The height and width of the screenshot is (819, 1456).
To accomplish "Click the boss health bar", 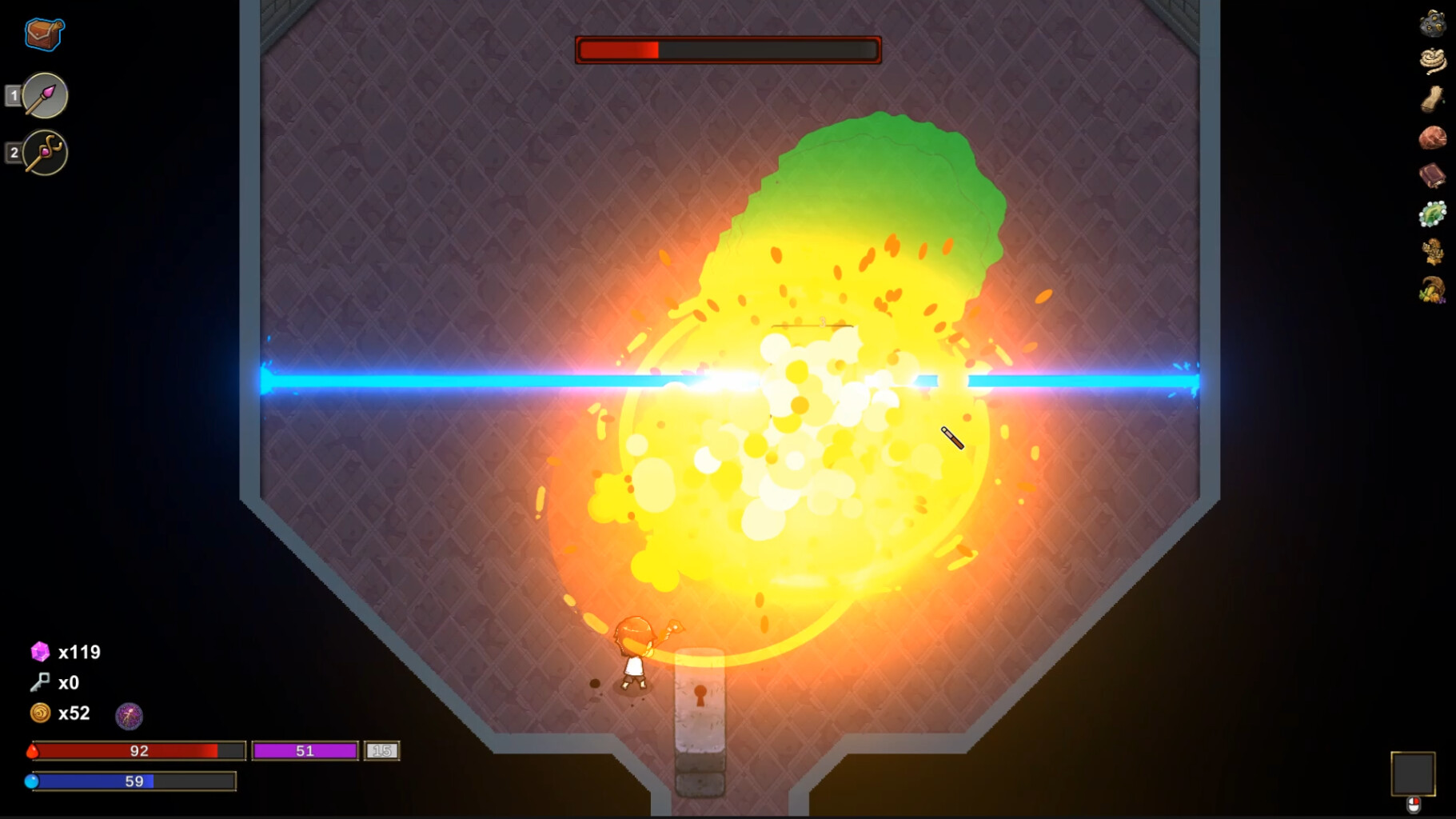I will click(x=726, y=49).
